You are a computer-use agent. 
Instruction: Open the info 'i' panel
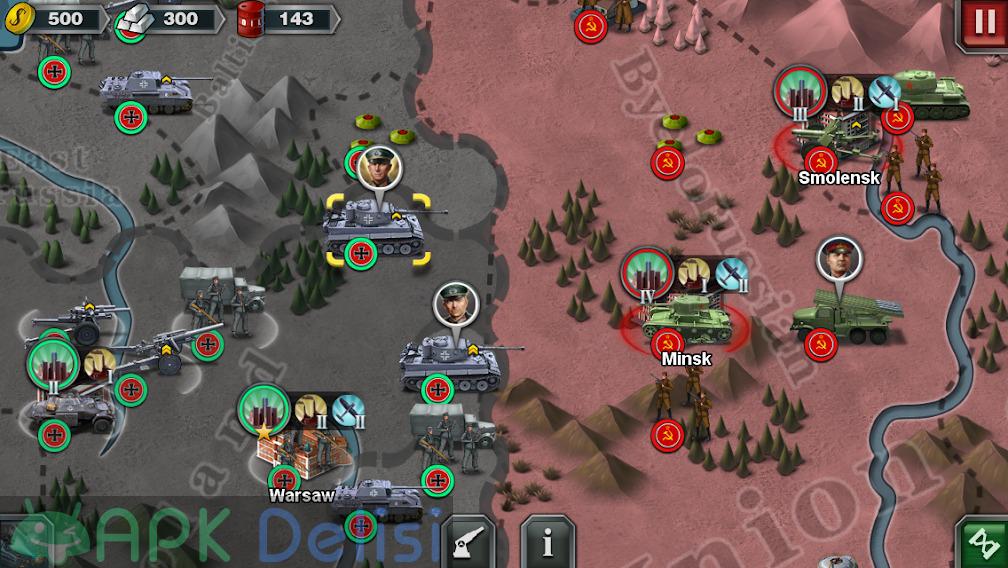coord(547,543)
